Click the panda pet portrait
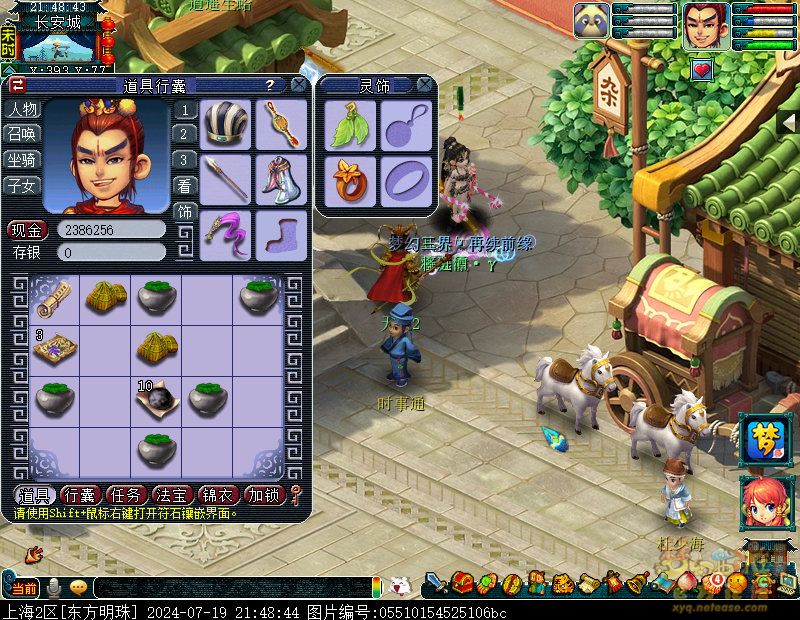Screen dimensions: 800x620 tap(592, 22)
